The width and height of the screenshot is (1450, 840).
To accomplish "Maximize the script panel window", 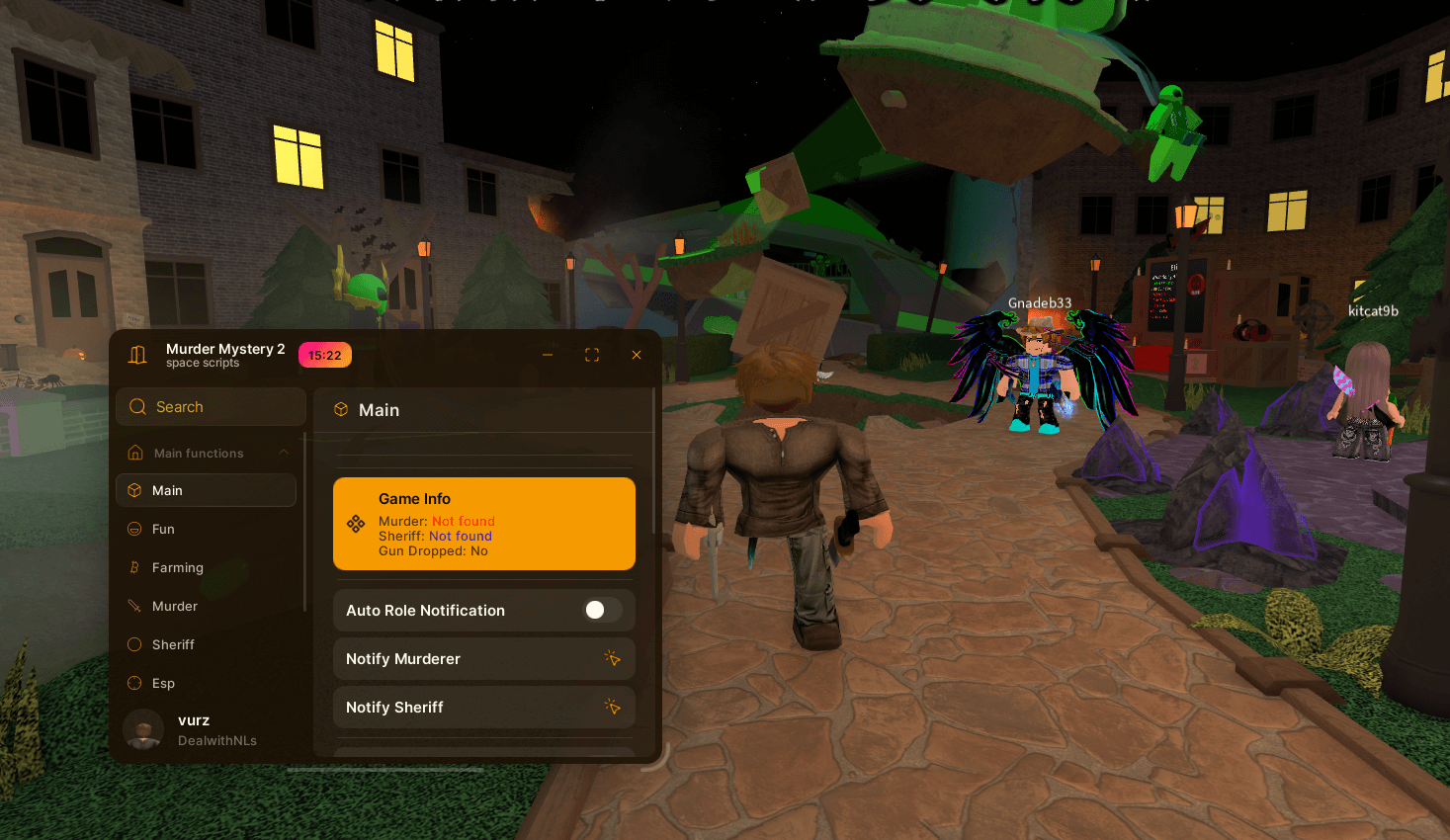I will click(592, 355).
